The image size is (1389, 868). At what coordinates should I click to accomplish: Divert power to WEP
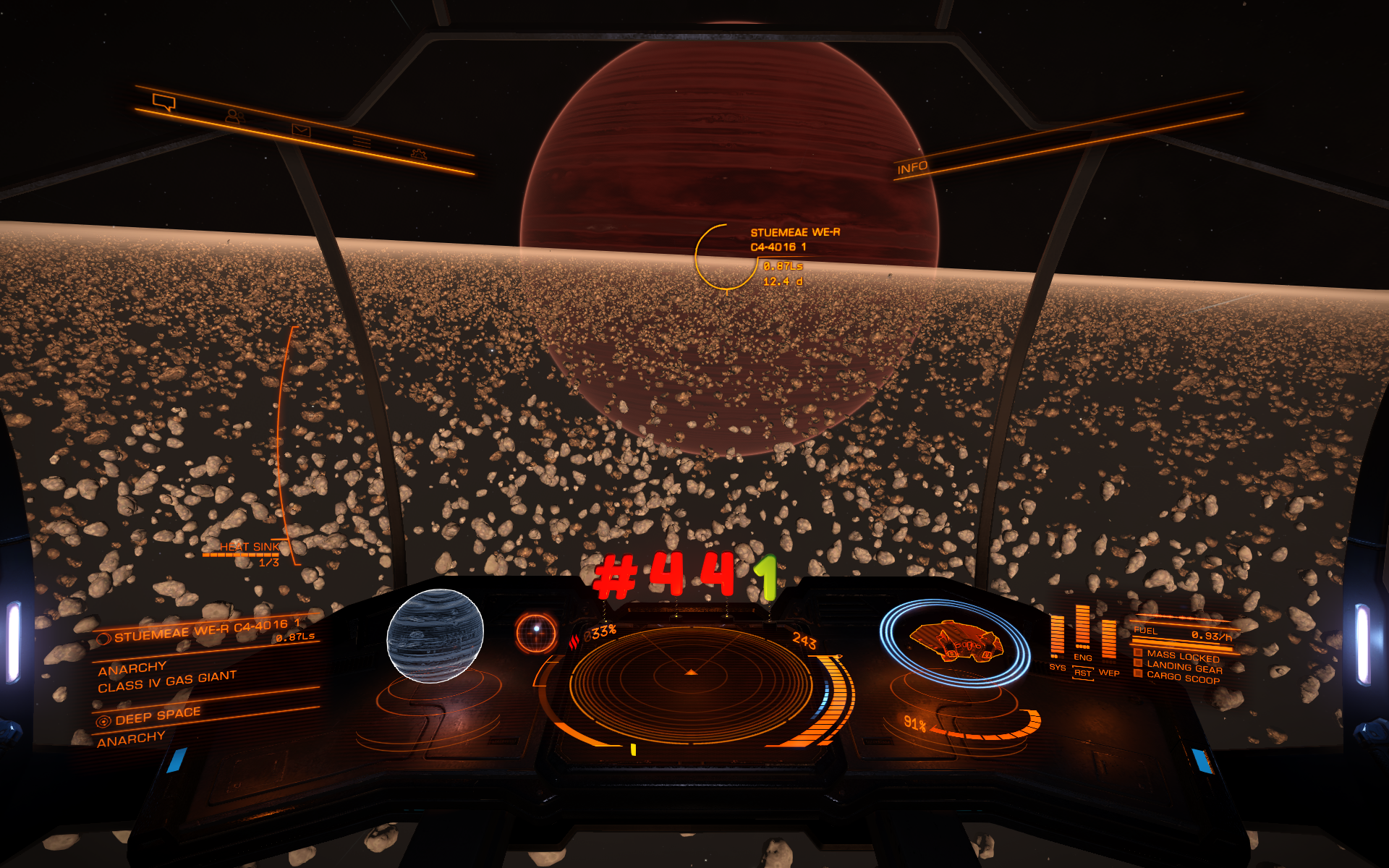point(1109,673)
